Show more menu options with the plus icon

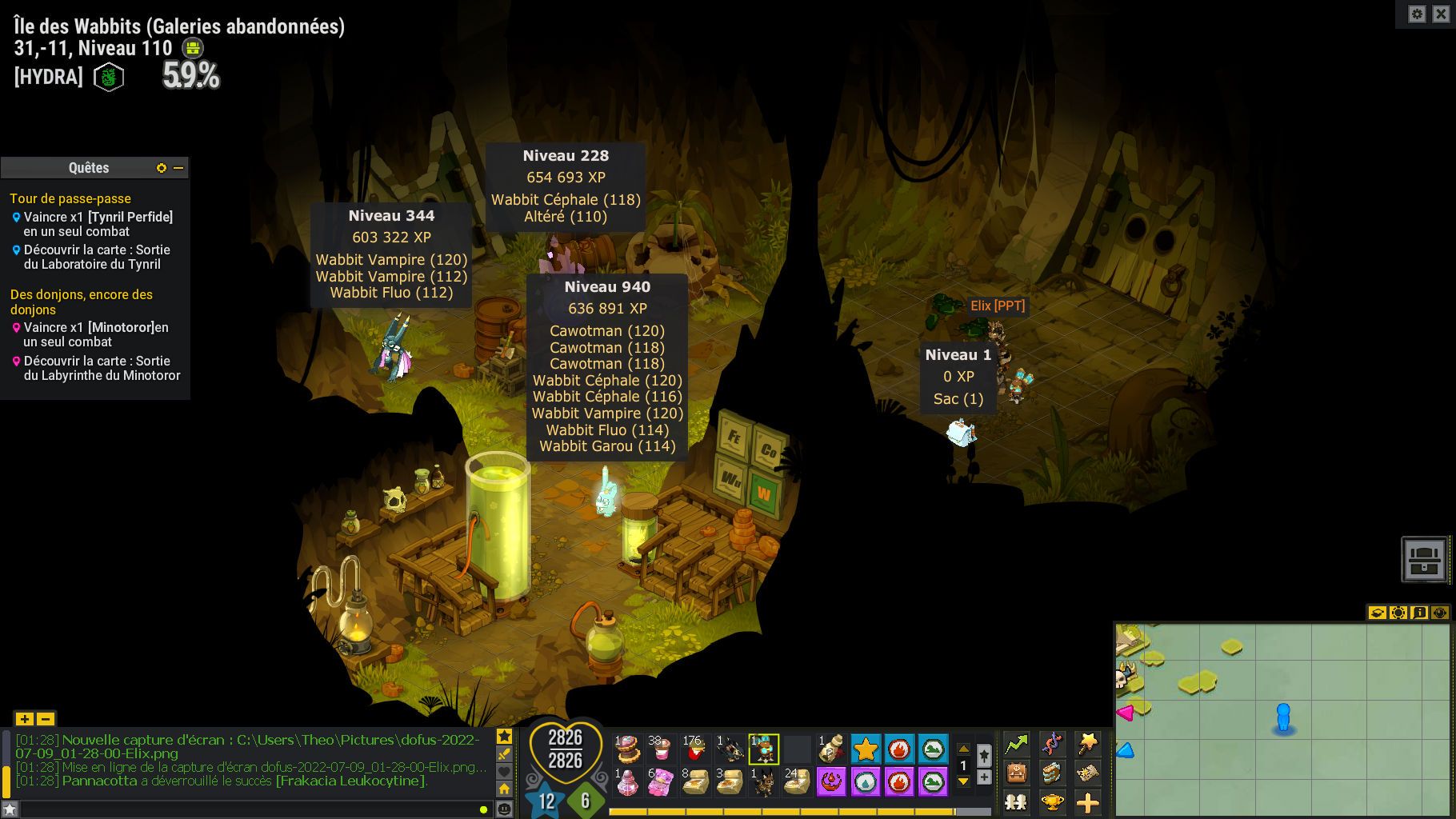tap(1087, 801)
